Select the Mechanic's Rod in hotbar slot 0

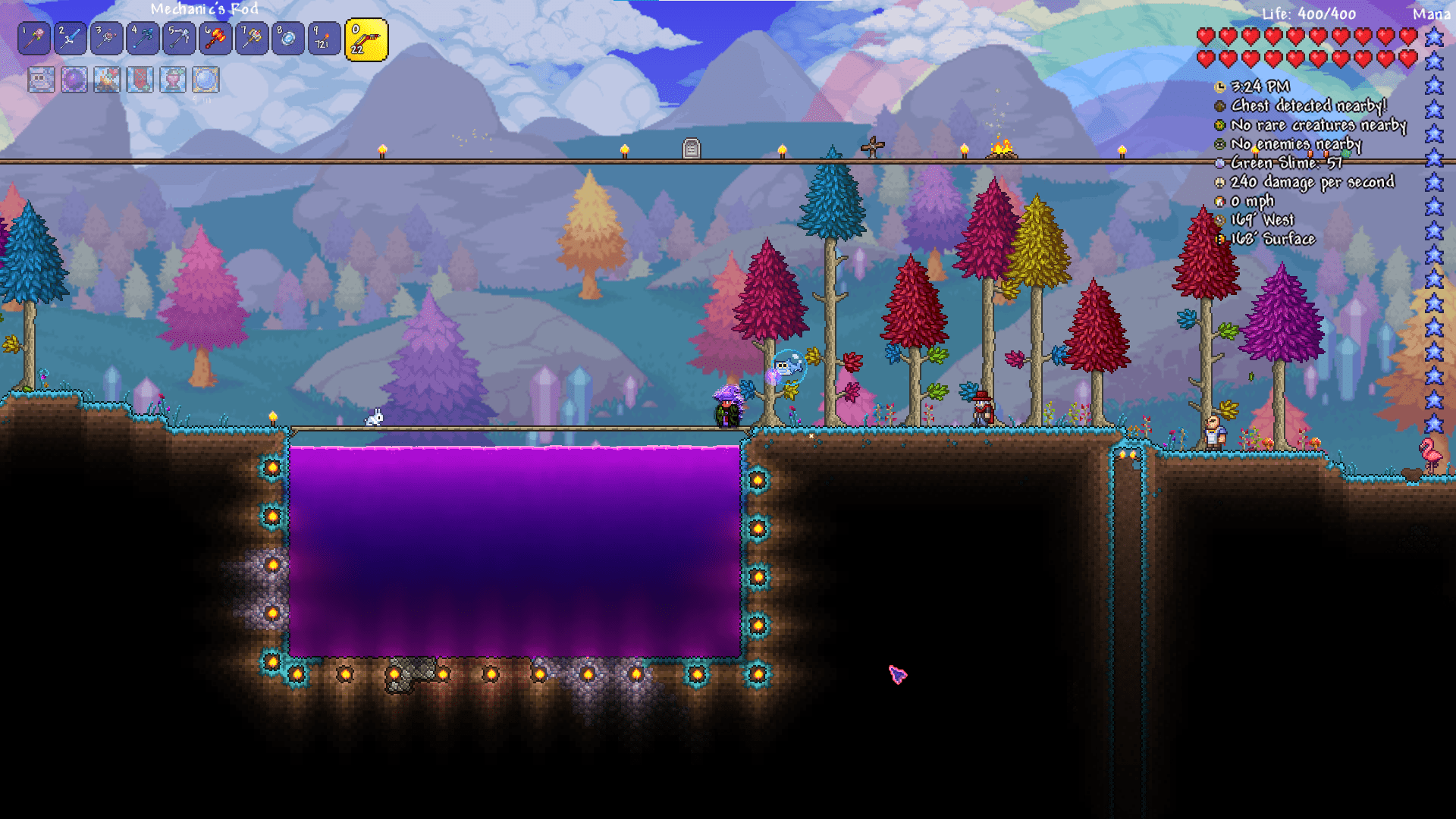point(364,38)
